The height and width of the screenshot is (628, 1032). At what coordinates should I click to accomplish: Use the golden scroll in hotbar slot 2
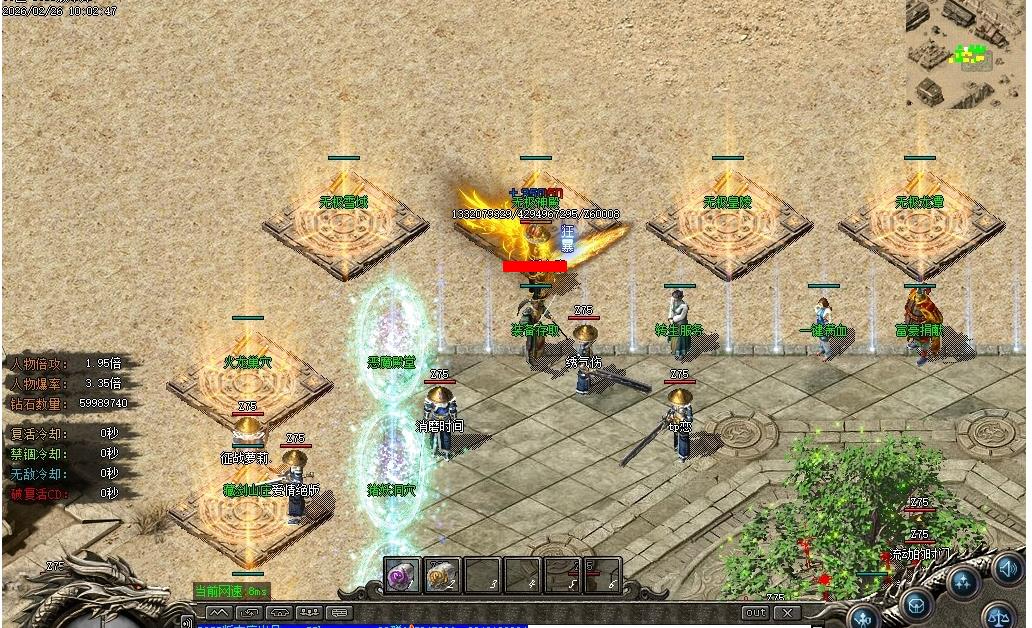point(441,576)
